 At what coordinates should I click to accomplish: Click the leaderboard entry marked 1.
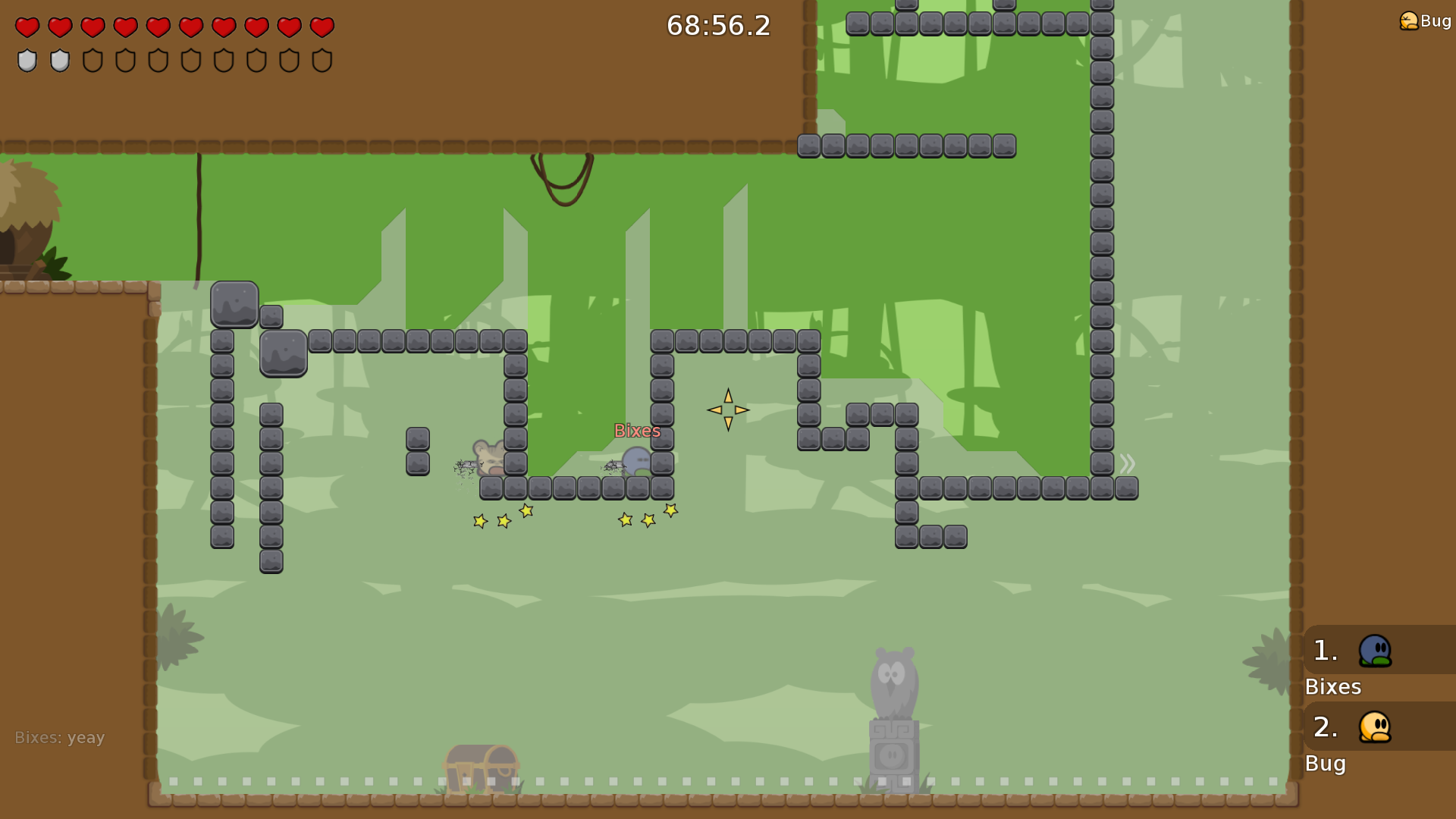(x=1324, y=651)
